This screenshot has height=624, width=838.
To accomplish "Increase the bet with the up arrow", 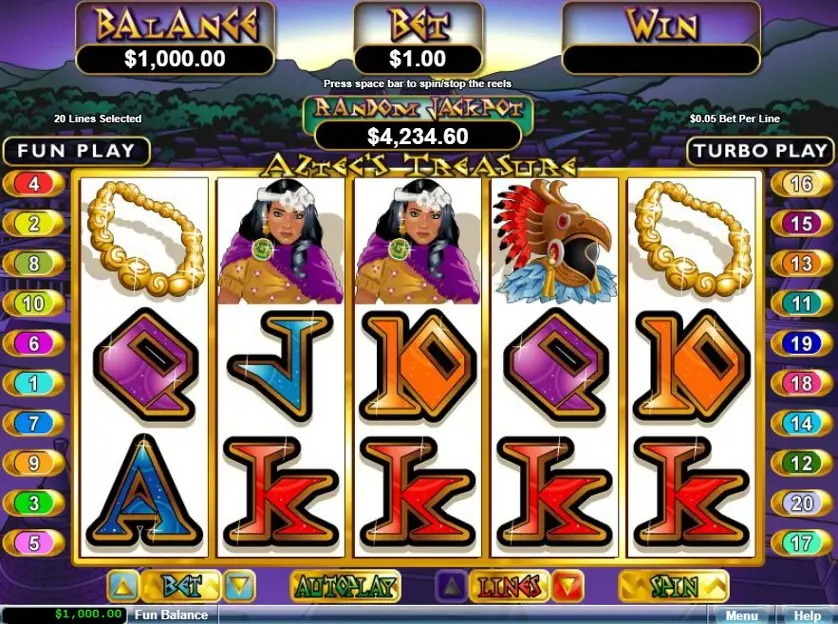I will pos(121,585).
